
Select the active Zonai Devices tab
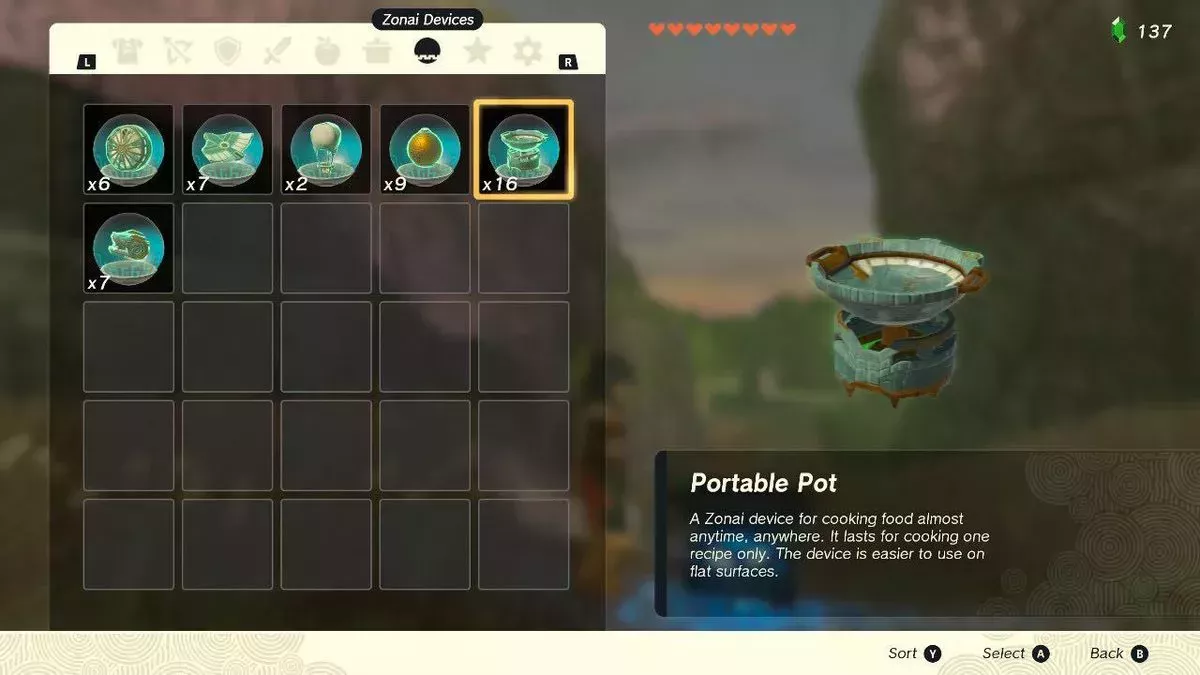428,51
